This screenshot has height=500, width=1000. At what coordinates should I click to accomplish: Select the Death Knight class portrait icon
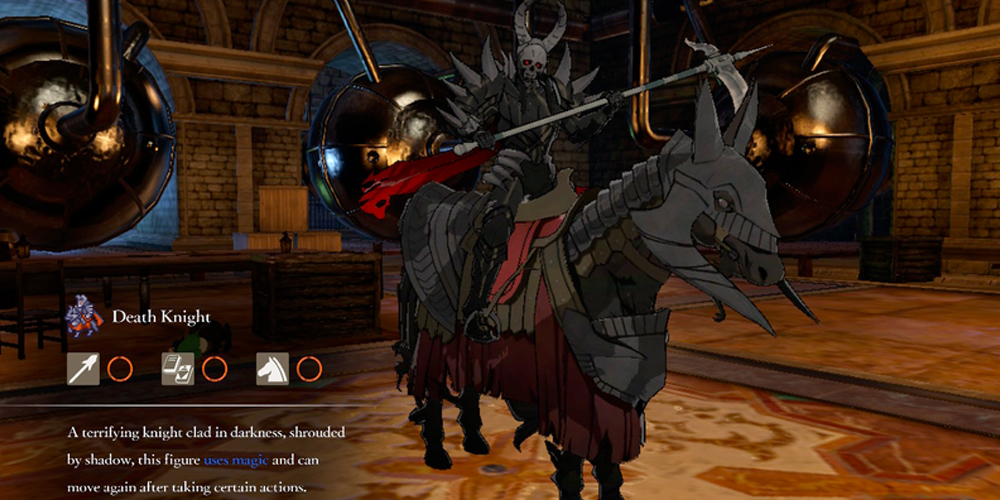[x=84, y=317]
